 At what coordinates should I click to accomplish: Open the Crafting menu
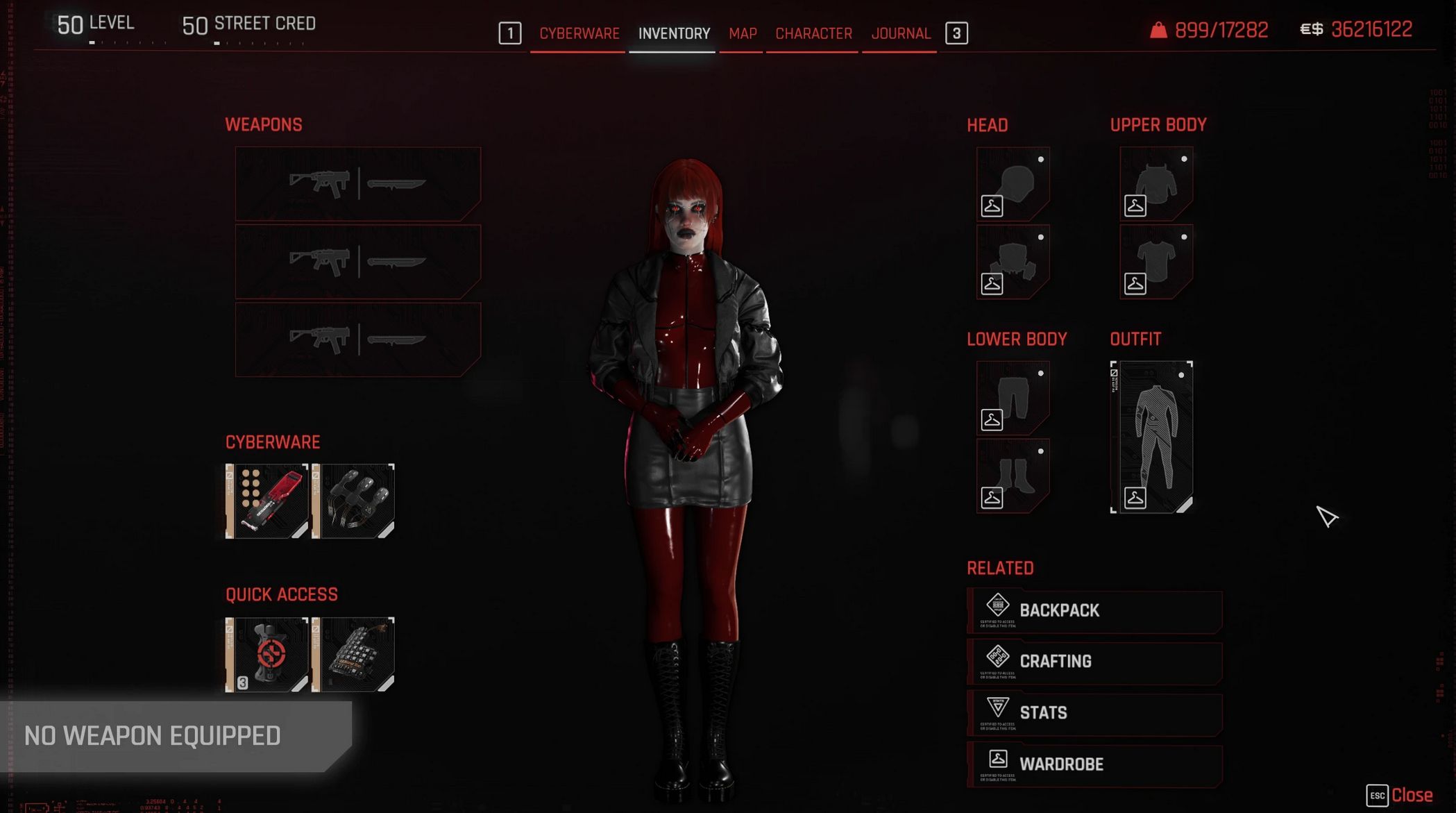(1094, 662)
